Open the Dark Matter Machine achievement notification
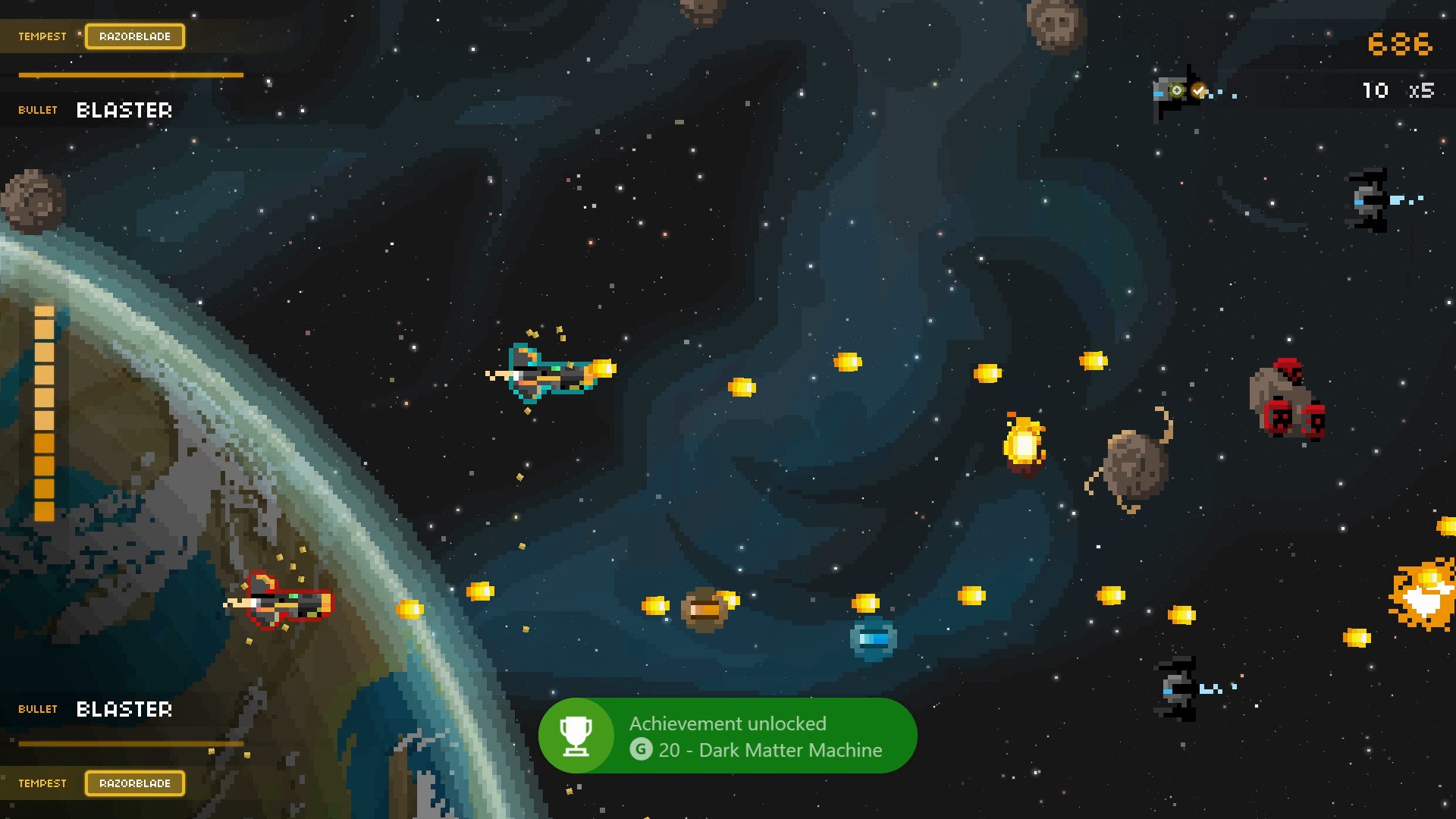Image resolution: width=1456 pixels, height=819 pixels. 755,736
